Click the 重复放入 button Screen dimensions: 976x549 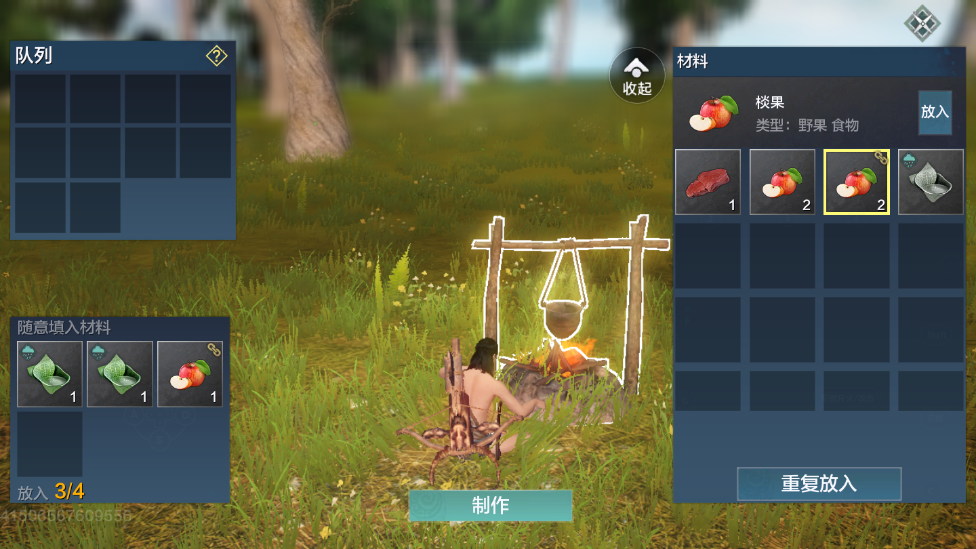819,484
